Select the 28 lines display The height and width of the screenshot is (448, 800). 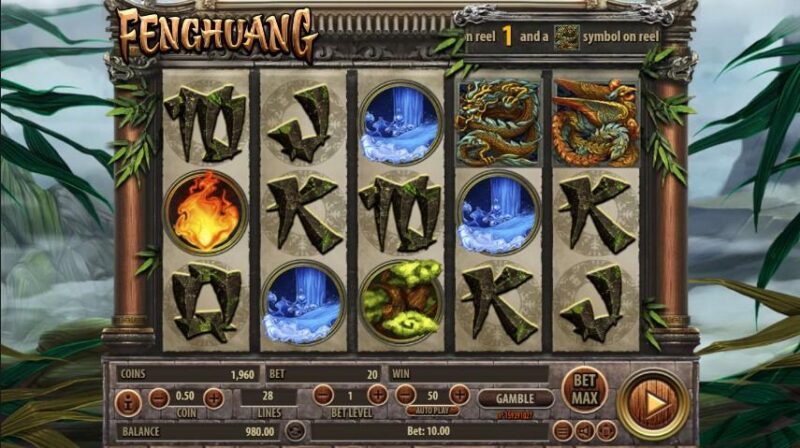(268, 398)
